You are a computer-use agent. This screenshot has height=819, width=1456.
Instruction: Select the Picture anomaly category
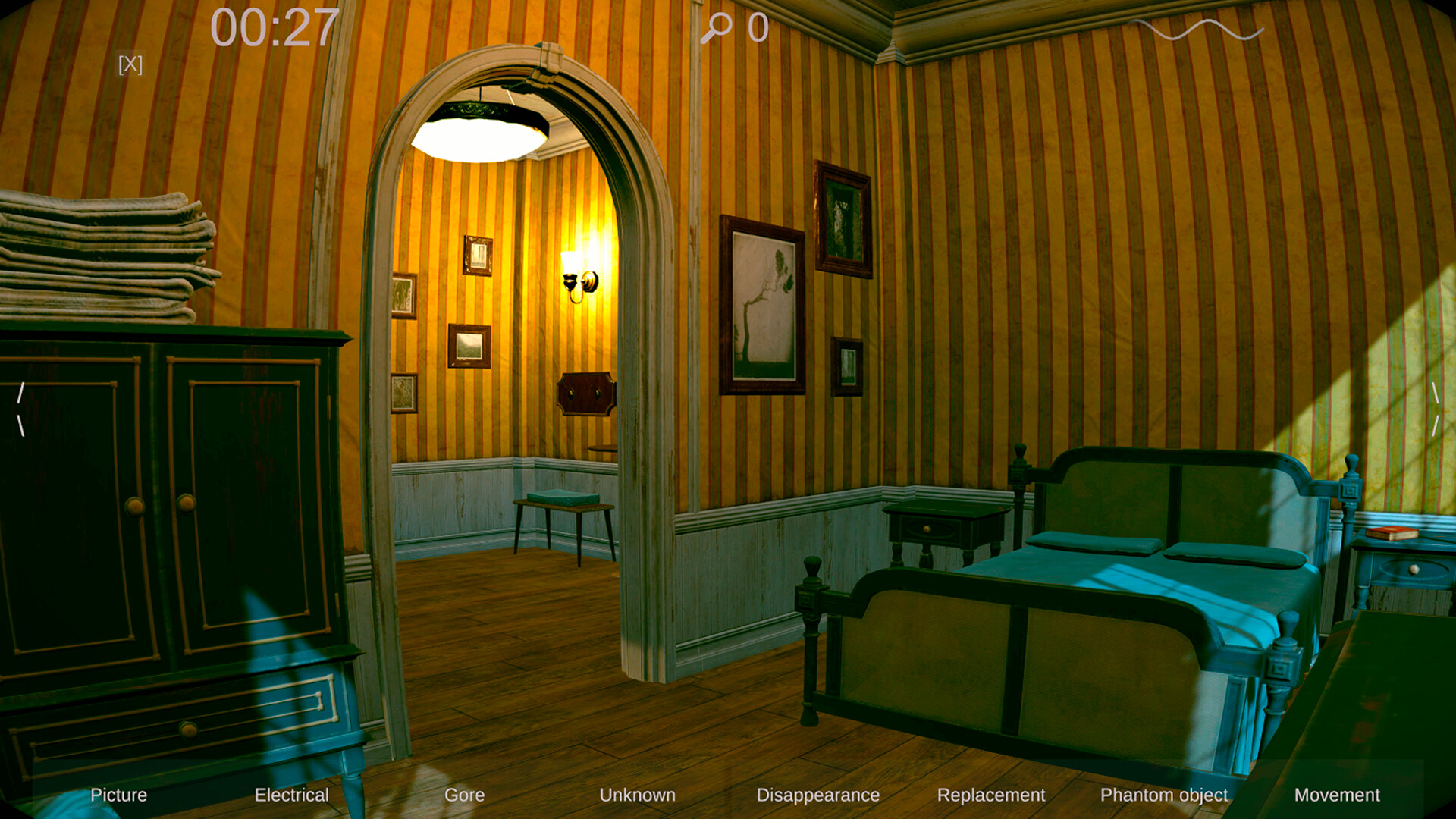[x=118, y=795]
